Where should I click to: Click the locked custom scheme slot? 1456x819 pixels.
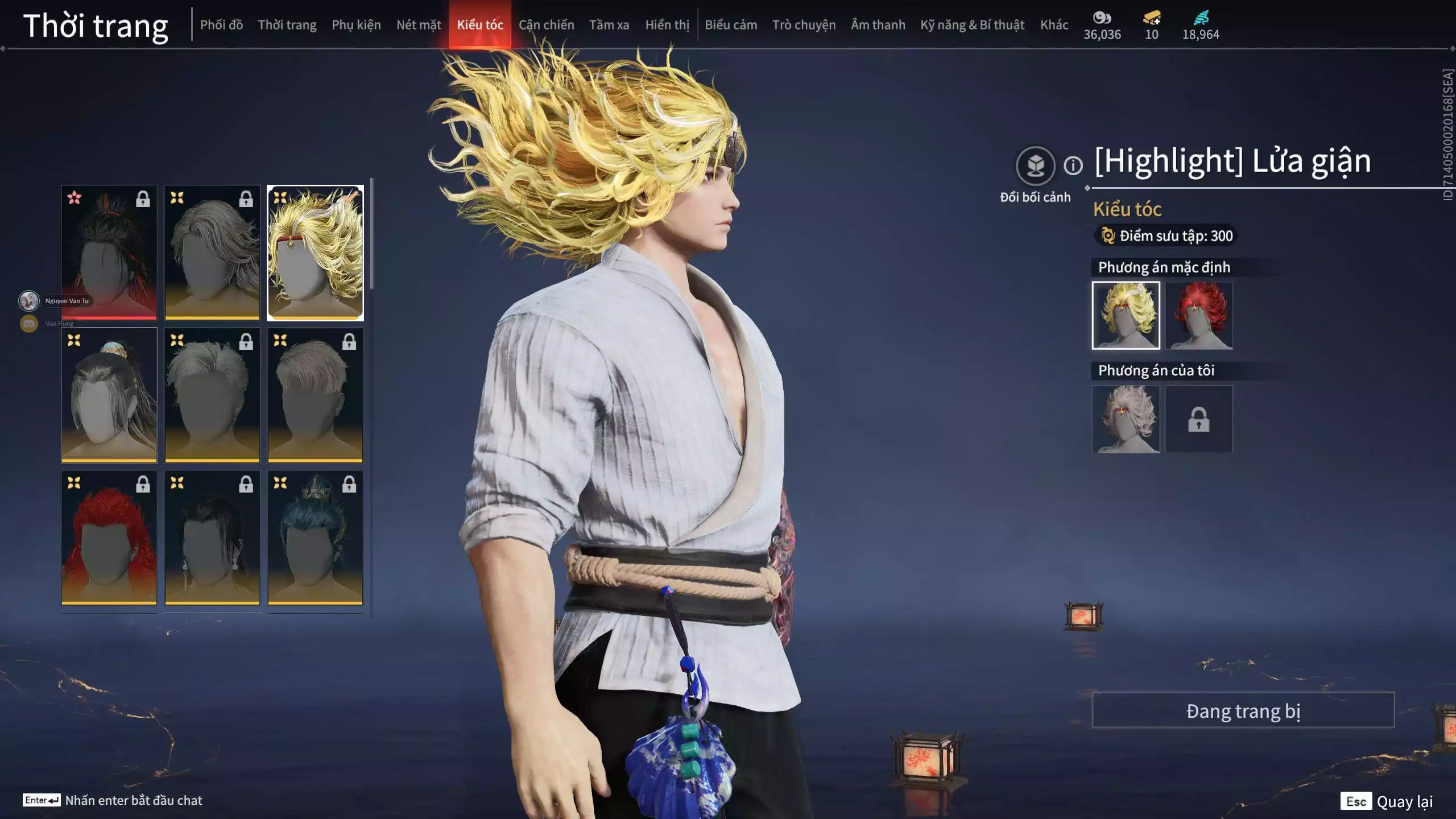(x=1198, y=419)
